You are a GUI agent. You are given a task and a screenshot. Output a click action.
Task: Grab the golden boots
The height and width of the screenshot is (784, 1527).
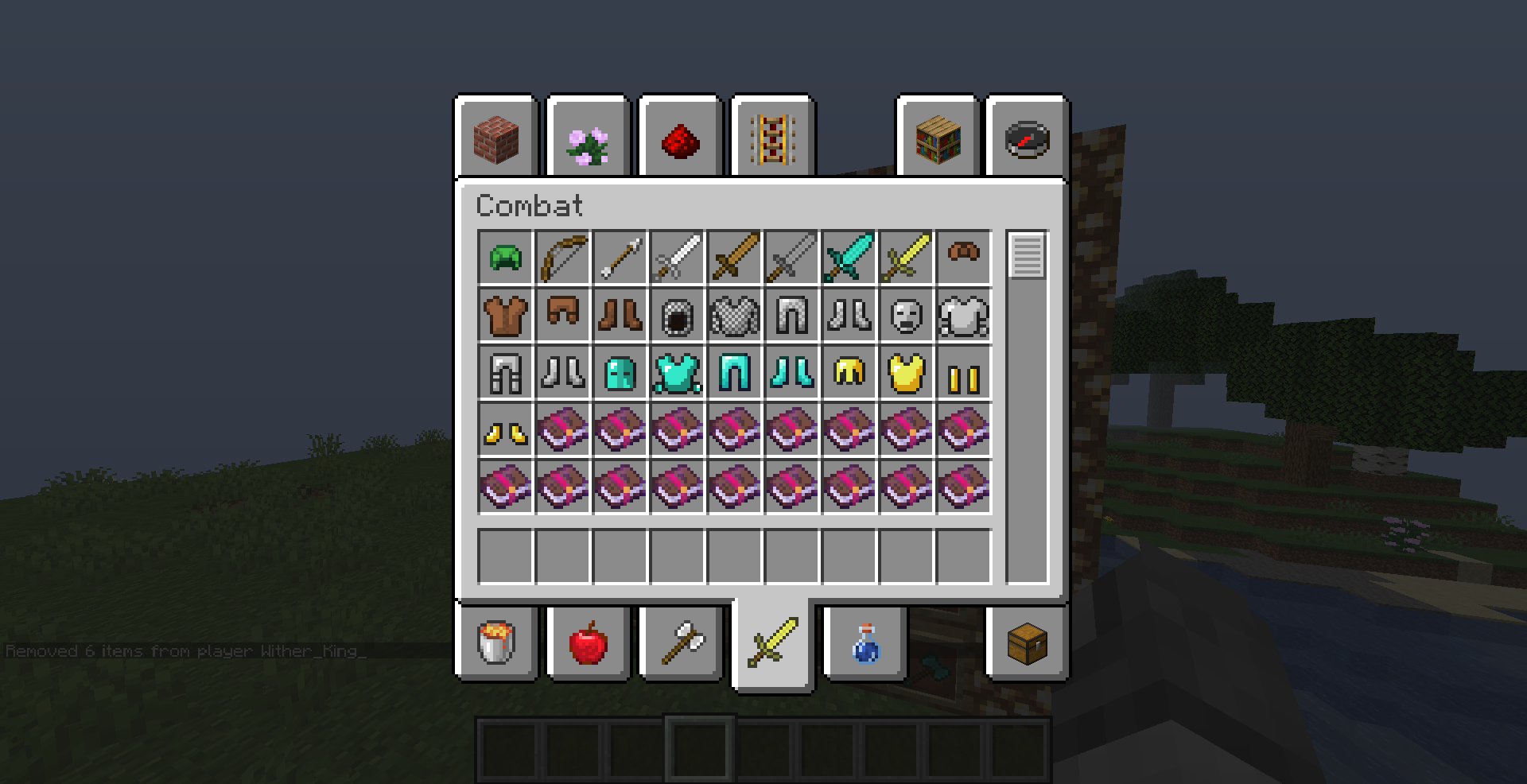pyautogui.click(x=504, y=428)
